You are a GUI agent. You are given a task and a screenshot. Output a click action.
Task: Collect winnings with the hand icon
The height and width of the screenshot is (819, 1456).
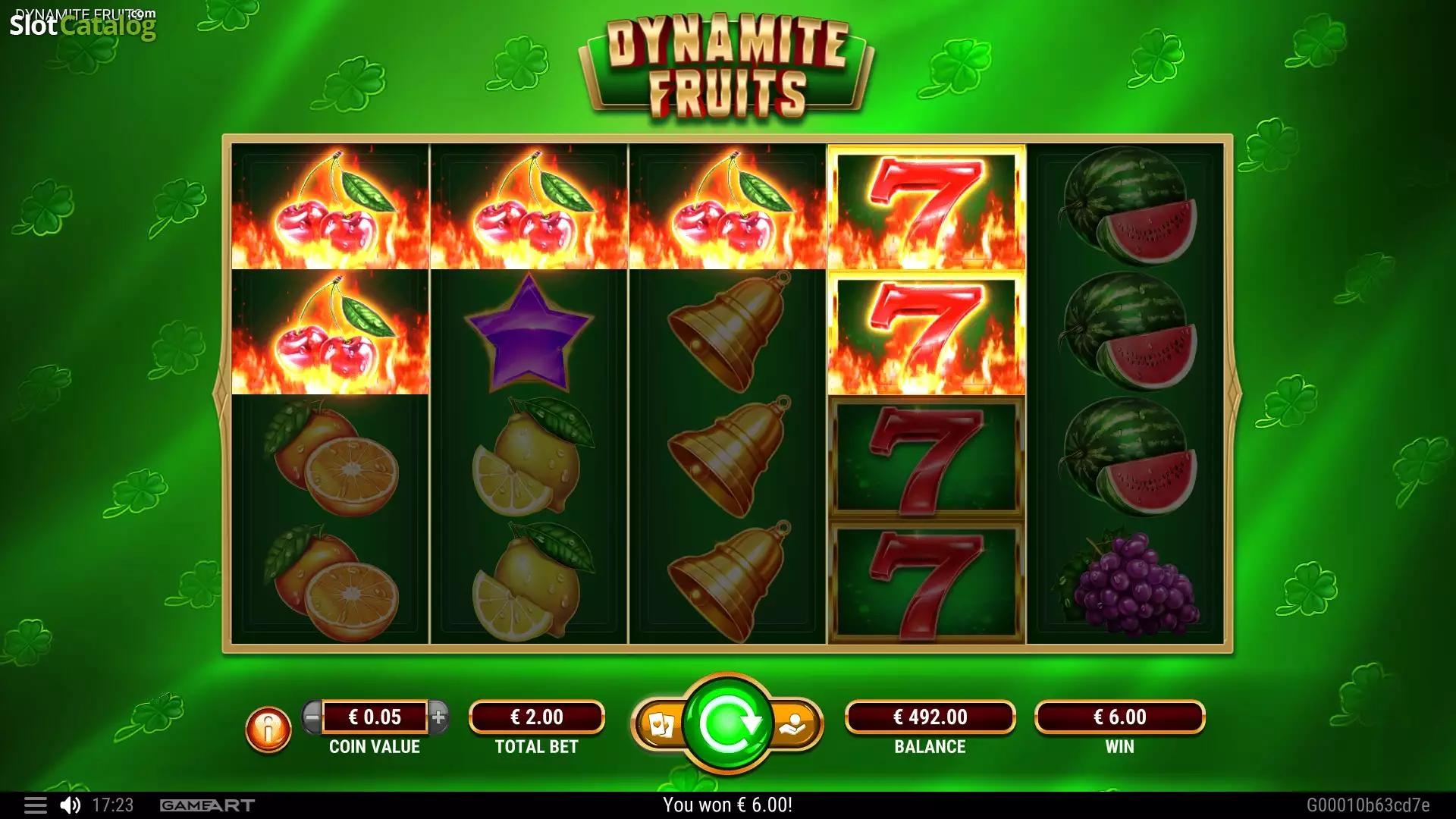pyautogui.click(x=793, y=725)
